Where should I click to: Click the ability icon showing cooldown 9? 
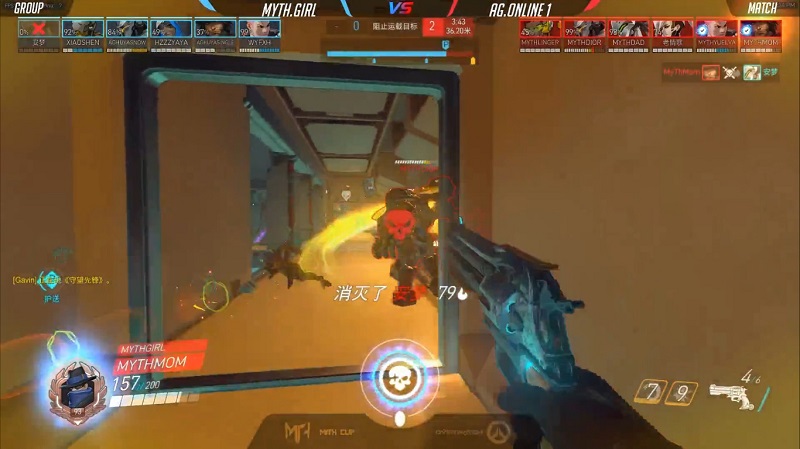681,392
